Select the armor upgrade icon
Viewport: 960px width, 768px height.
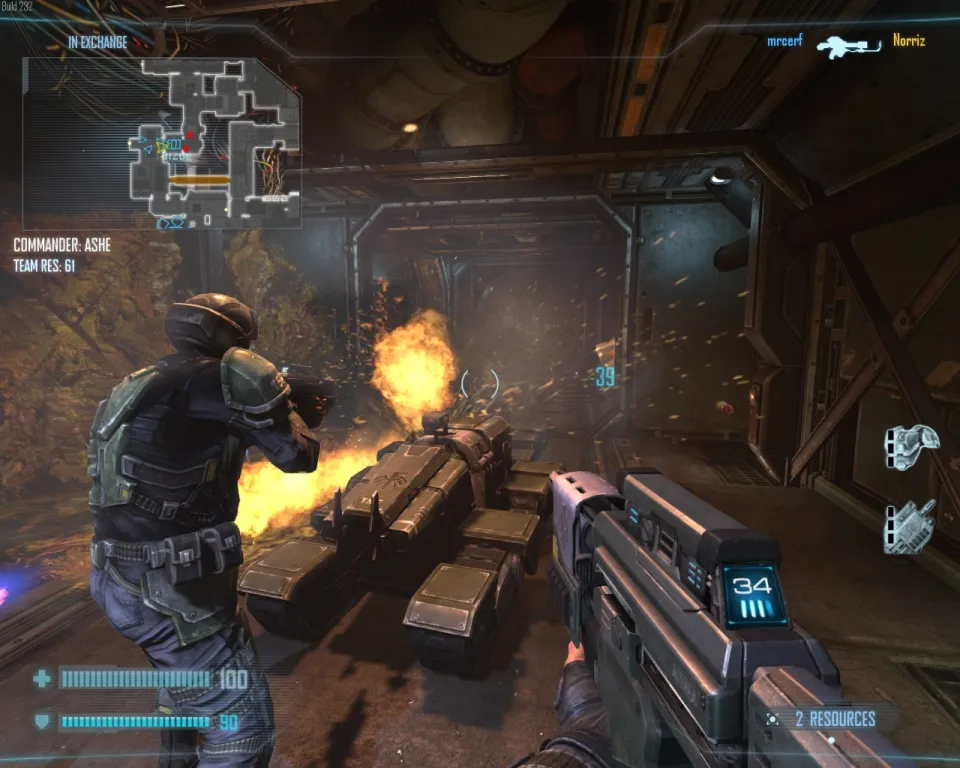[x=911, y=445]
